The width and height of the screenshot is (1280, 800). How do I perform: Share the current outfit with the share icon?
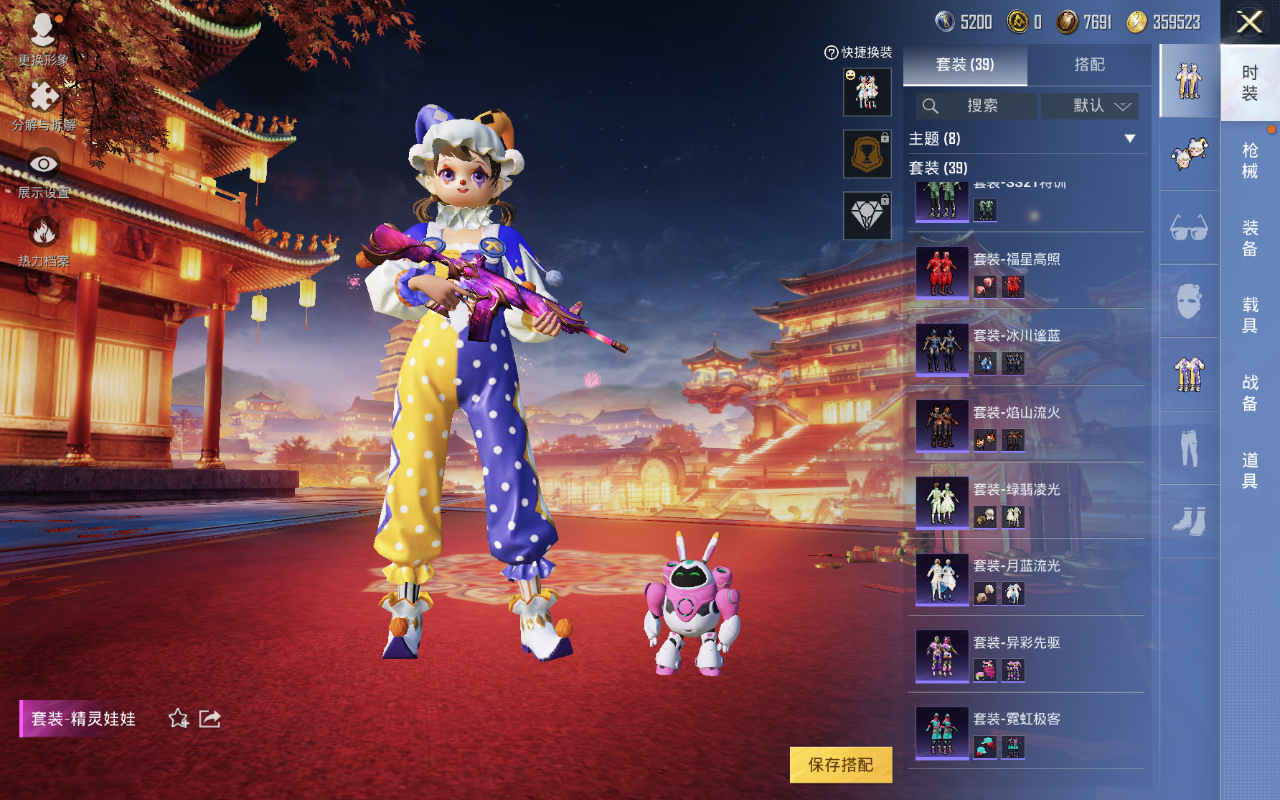click(210, 718)
